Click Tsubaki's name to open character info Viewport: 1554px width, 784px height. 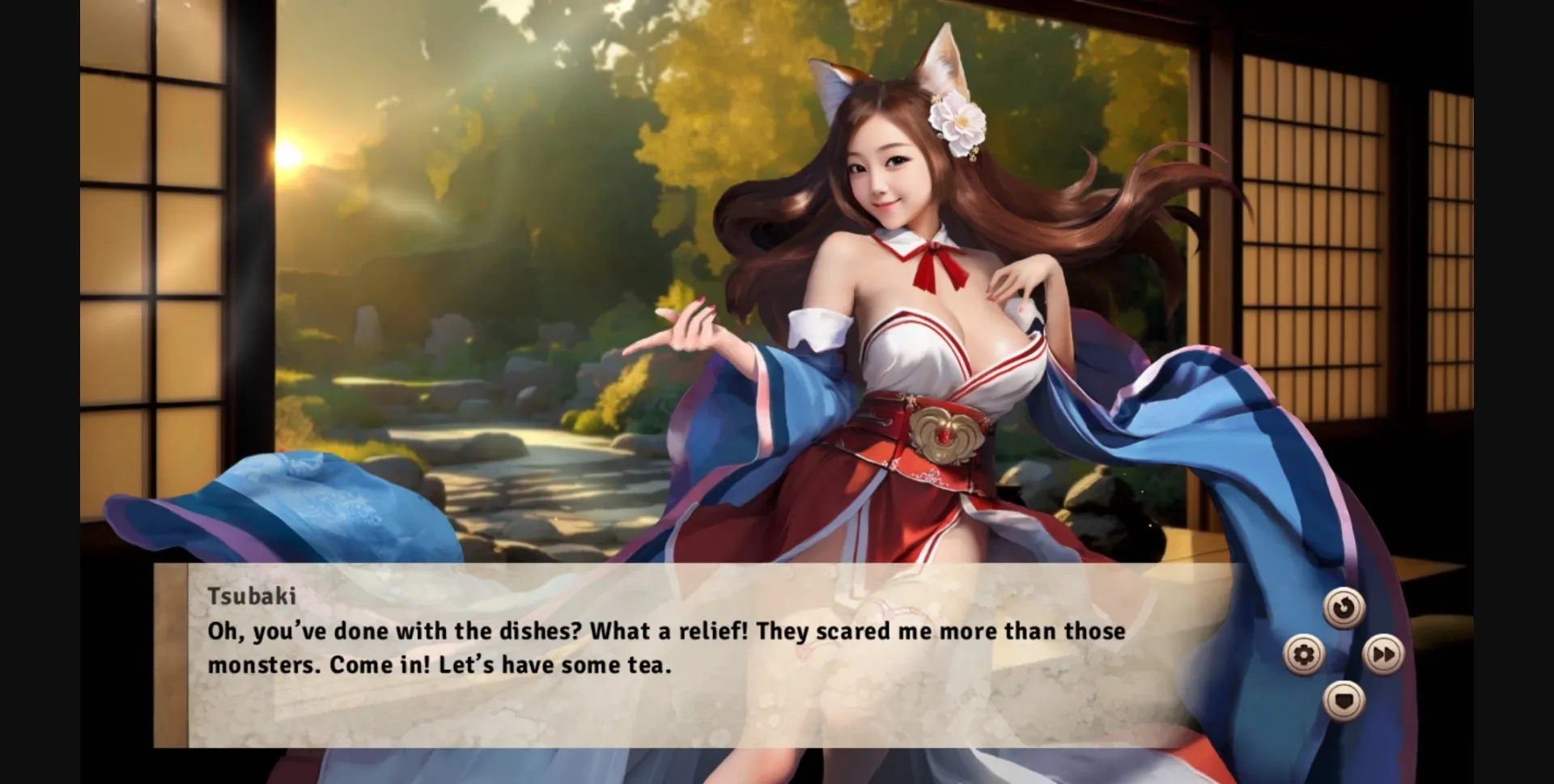(251, 595)
